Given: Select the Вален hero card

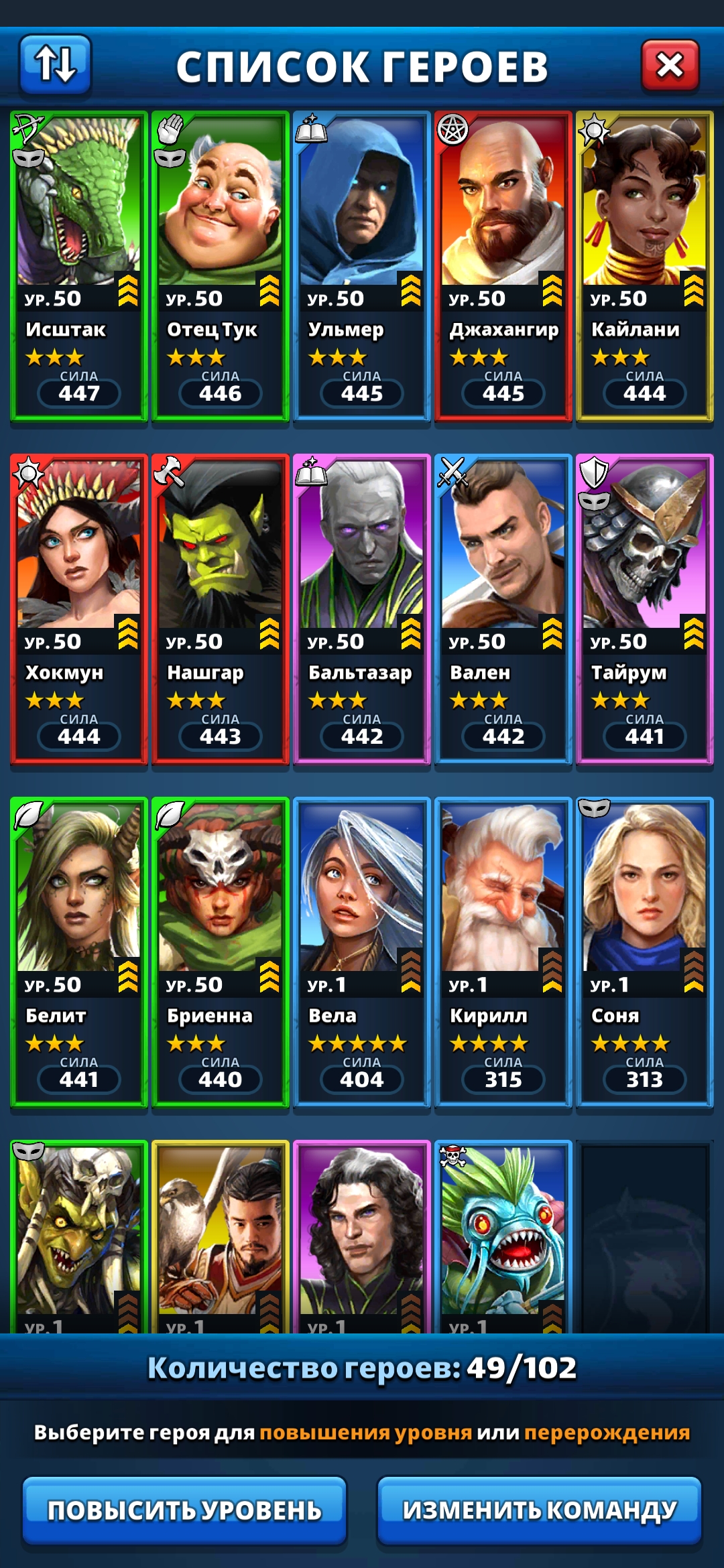Looking at the screenshot, I should (503, 608).
